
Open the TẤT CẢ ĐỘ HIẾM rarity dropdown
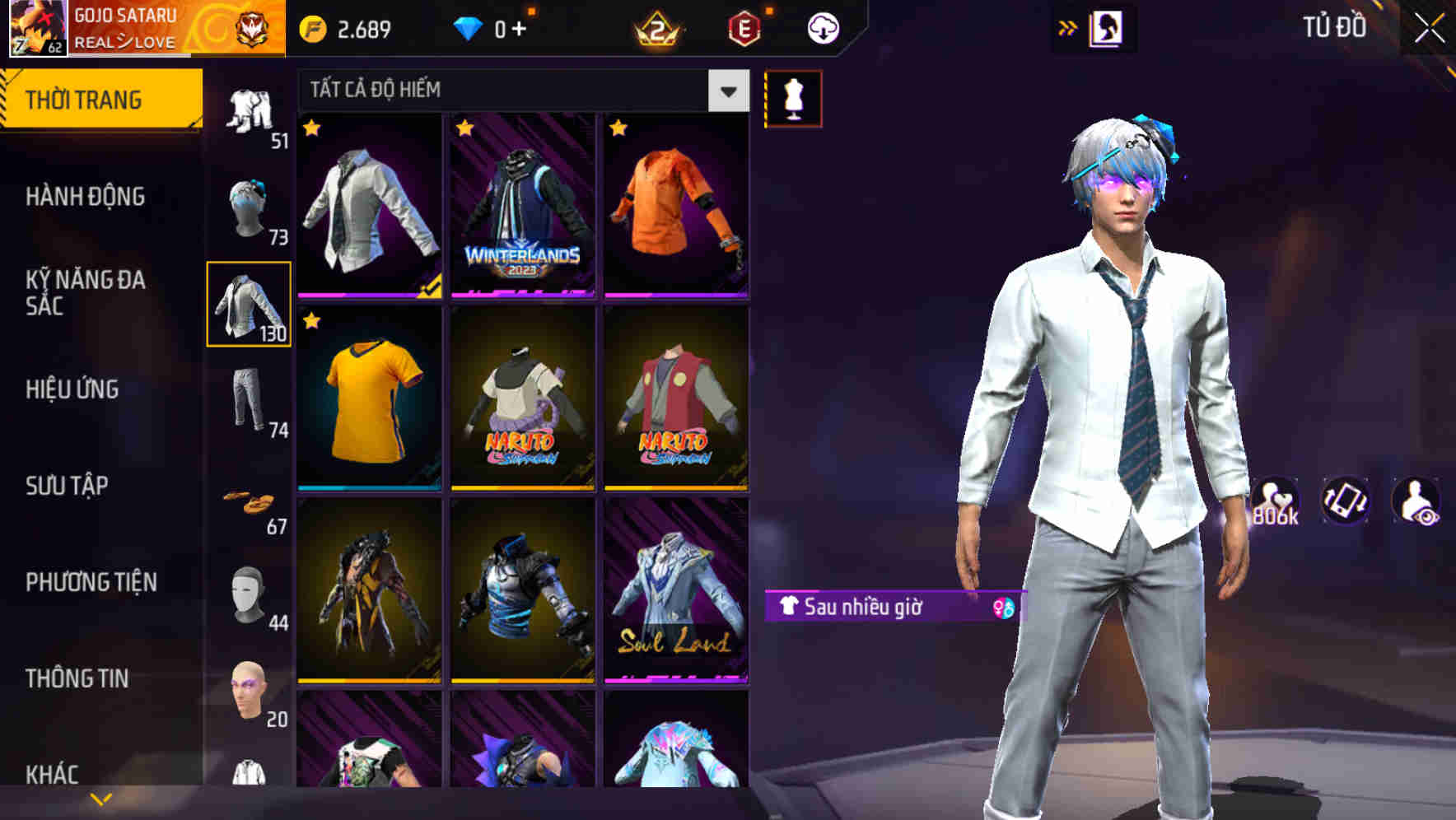506,91
